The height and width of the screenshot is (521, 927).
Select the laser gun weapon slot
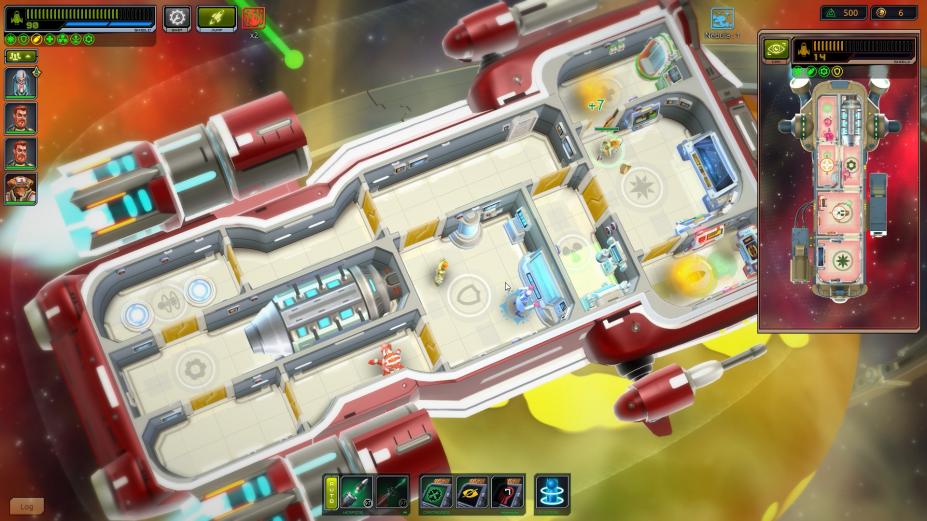click(392, 493)
